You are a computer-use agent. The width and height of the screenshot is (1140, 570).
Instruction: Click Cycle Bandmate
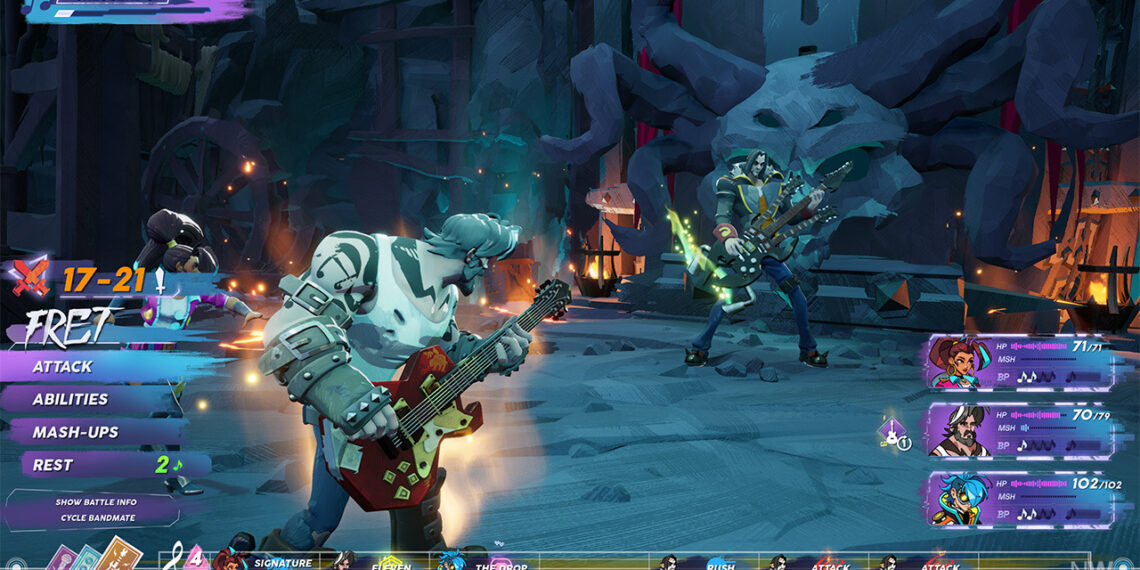click(x=96, y=517)
